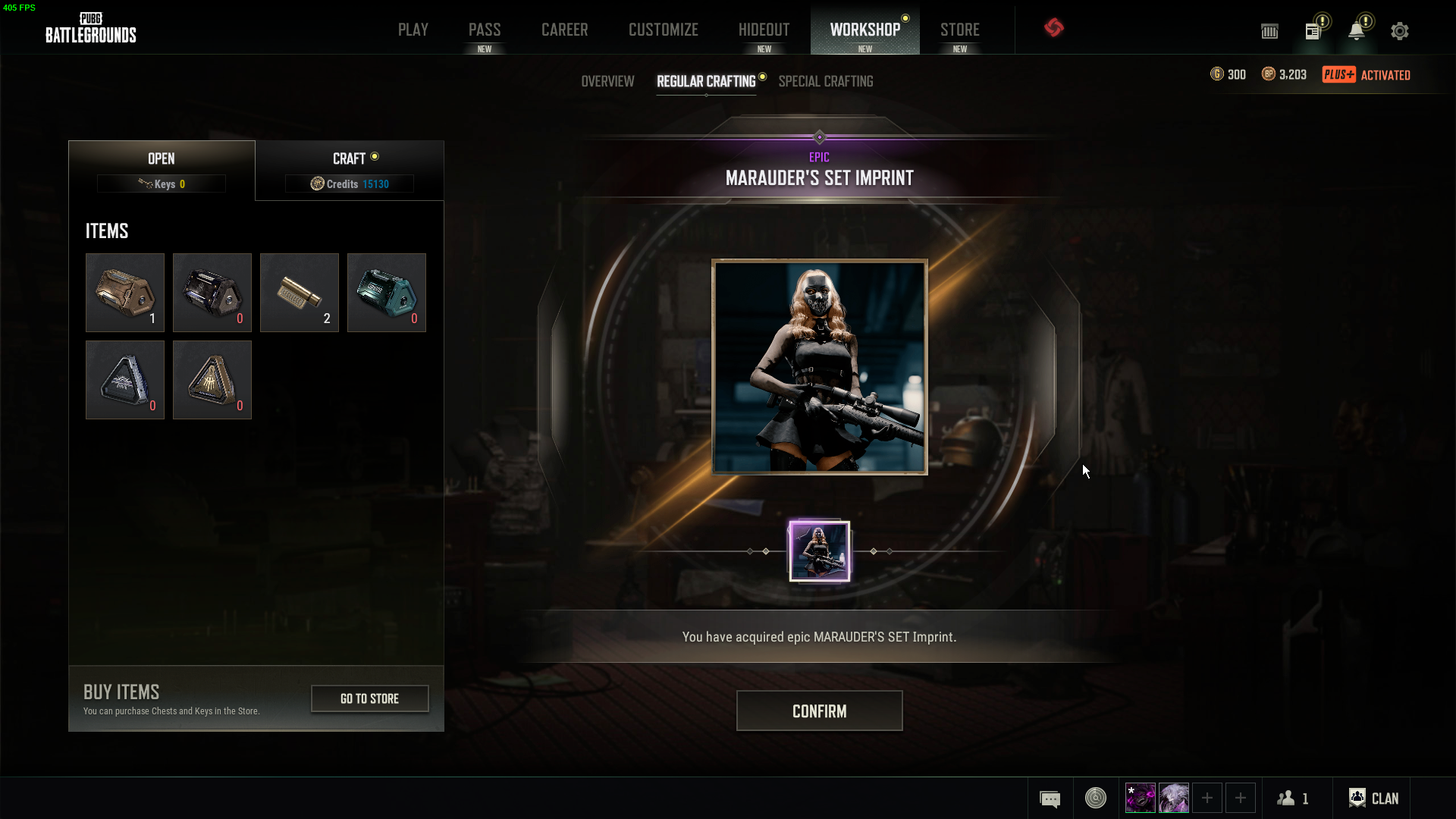Select the Open tab with Keys
1456x819 pixels.
tap(162, 170)
